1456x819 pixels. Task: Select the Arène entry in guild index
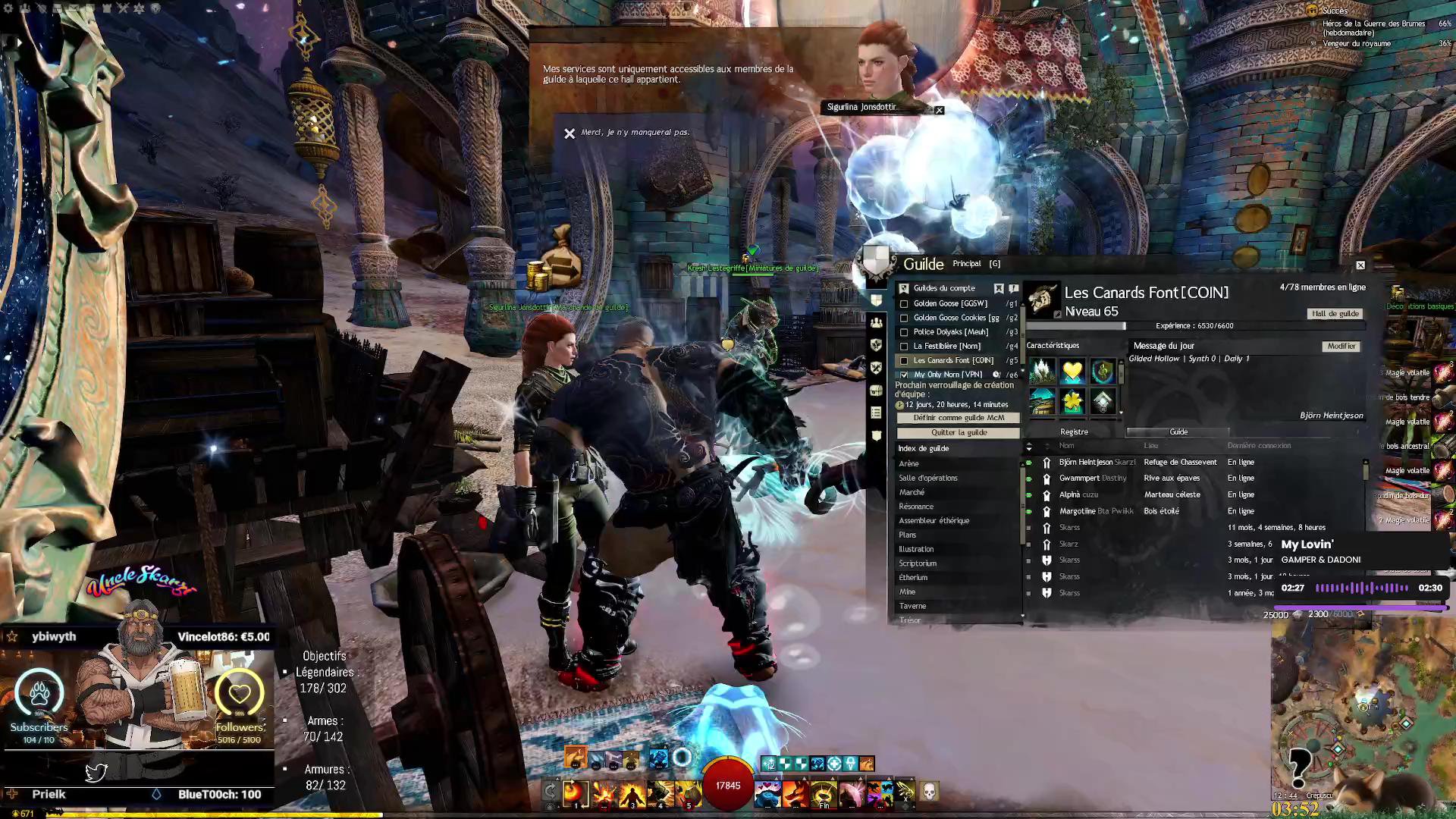[x=908, y=464]
